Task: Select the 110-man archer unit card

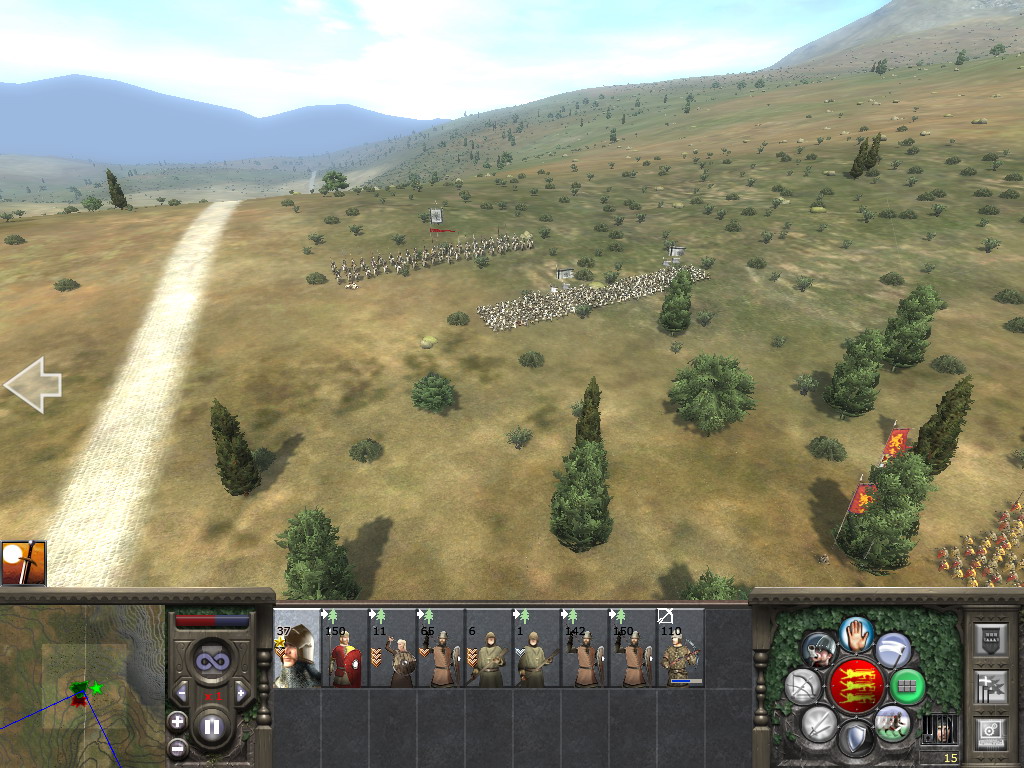Action: (x=681, y=648)
